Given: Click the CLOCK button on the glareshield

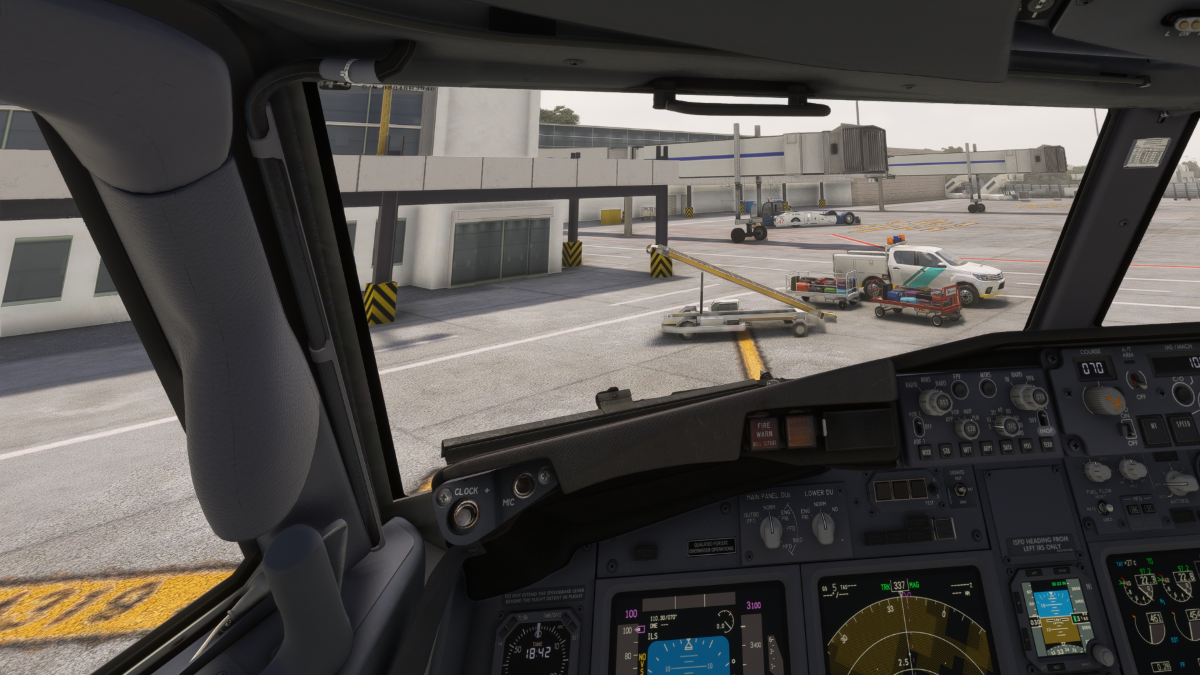Looking at the screenshot, I should click(x=464, y=515).
